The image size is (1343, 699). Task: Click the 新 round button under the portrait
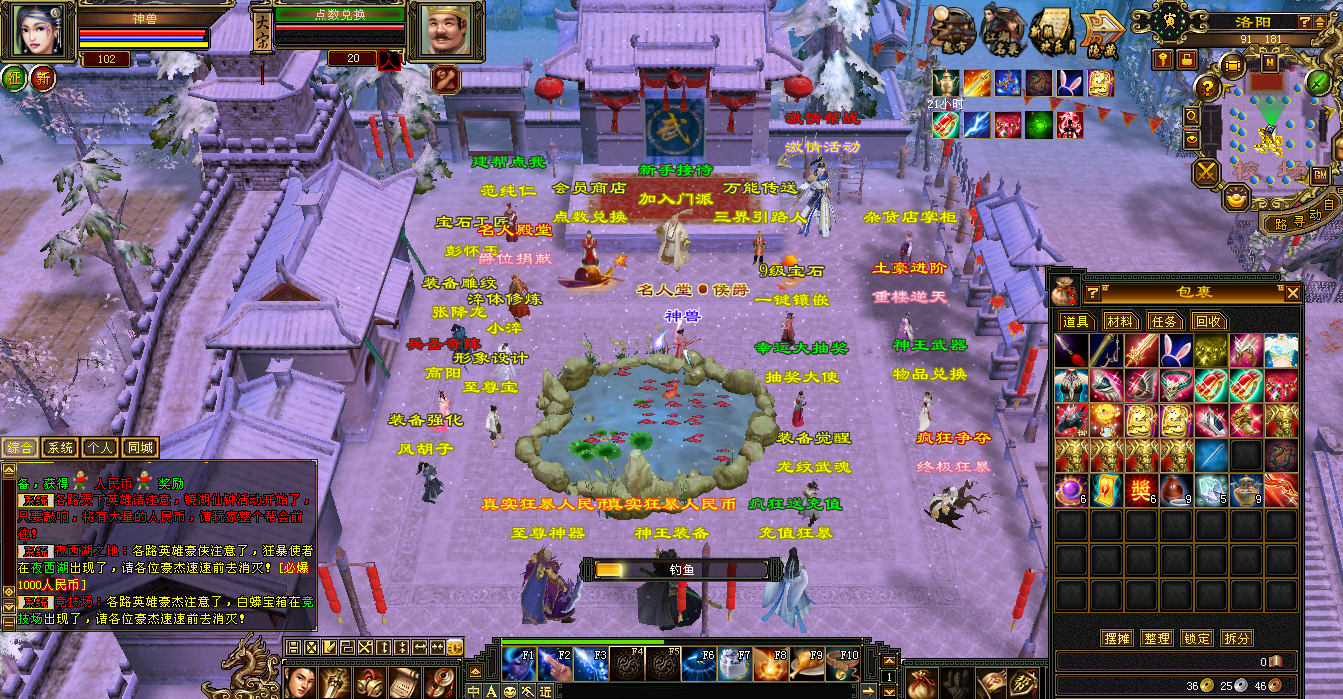(43, 78)
